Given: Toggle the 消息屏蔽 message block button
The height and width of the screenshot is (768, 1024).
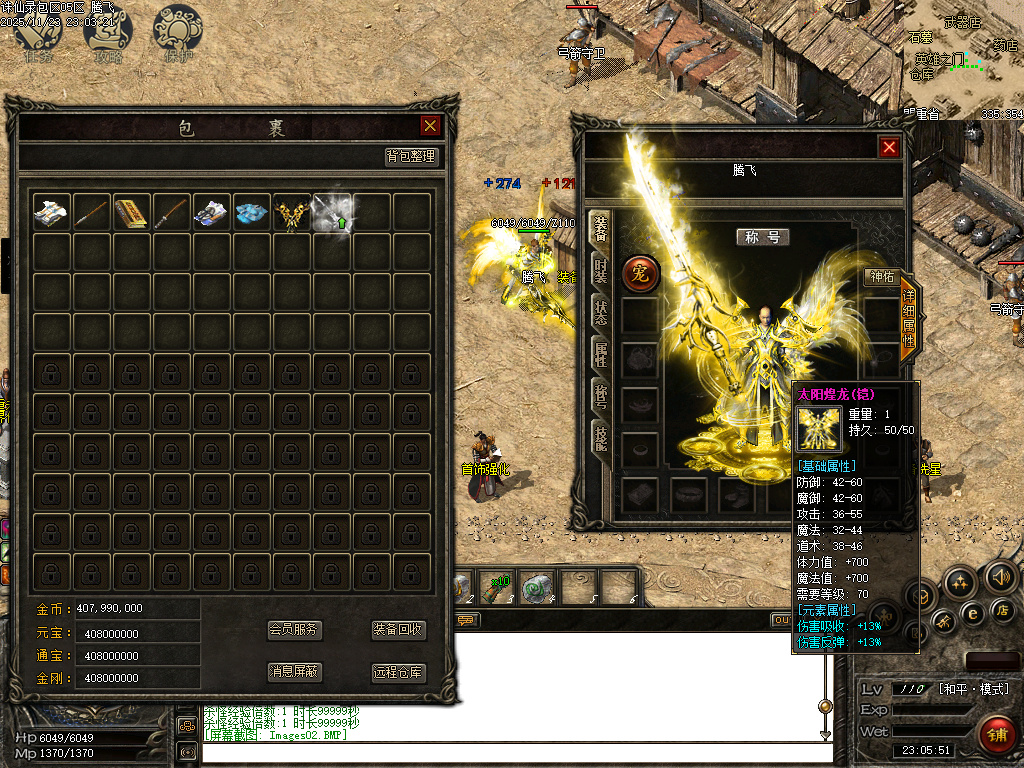Looking at the screenshot, I should (294, 672).
